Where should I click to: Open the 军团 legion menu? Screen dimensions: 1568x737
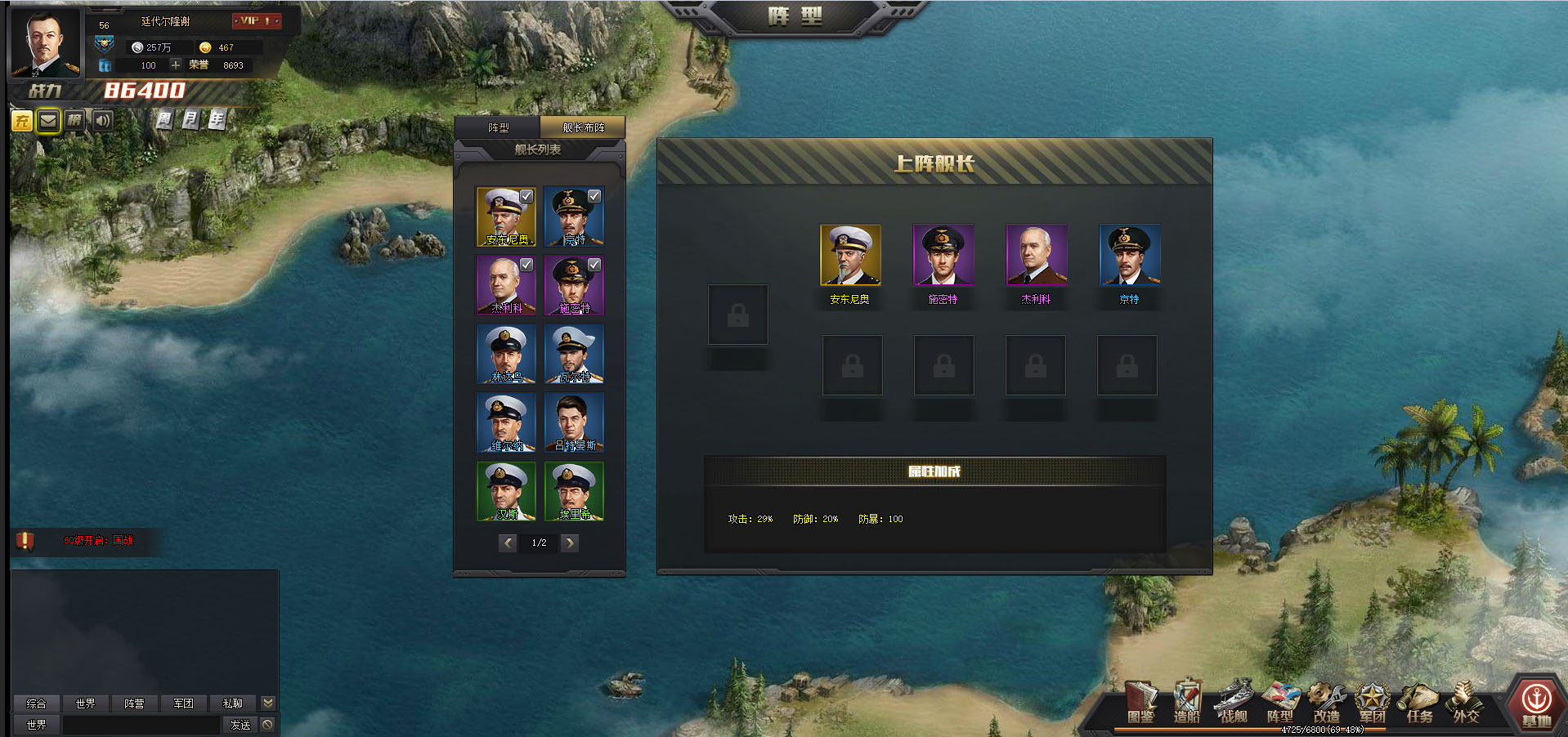coord(1373,702)
